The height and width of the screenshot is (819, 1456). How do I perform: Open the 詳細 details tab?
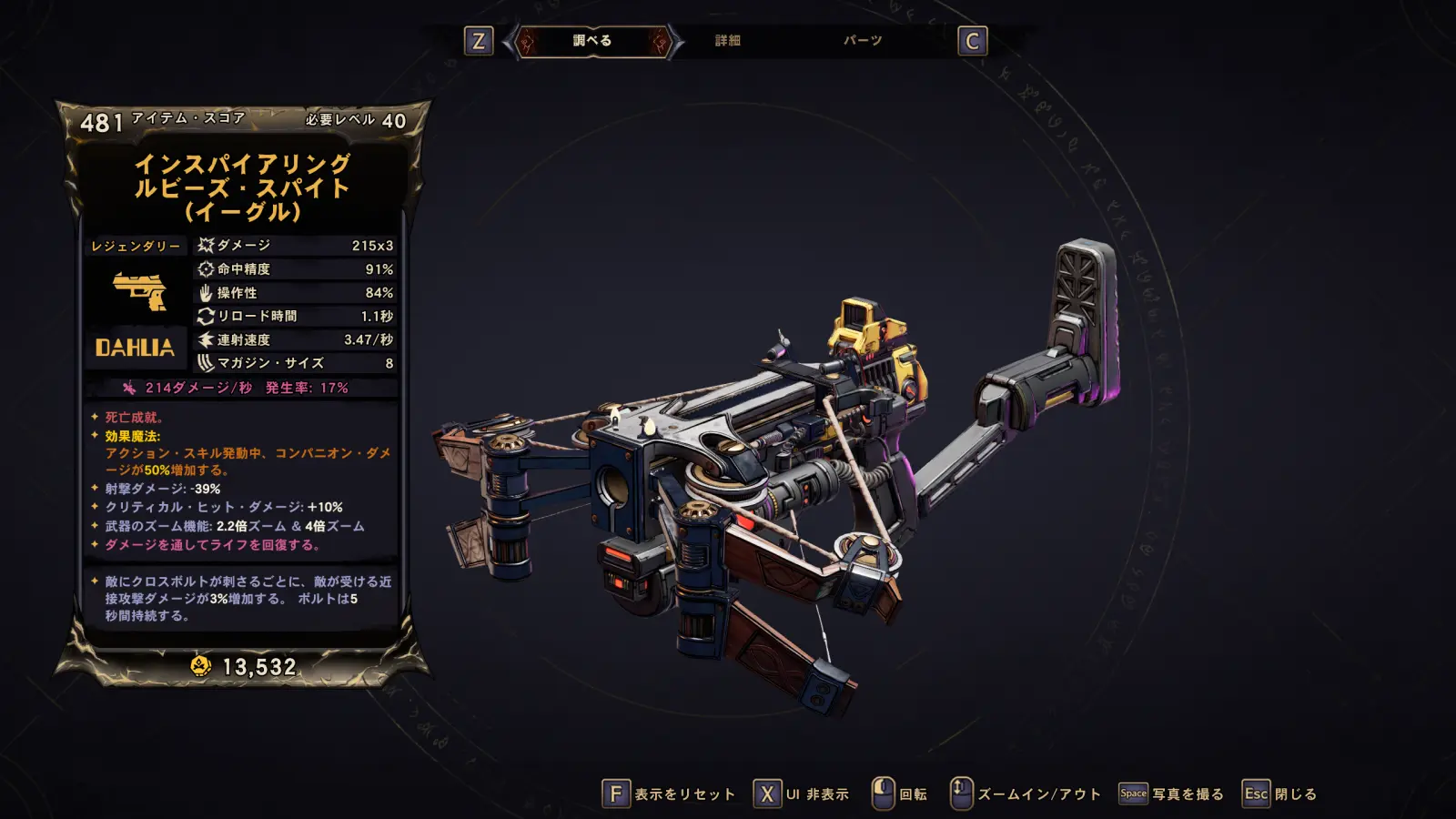727,41
